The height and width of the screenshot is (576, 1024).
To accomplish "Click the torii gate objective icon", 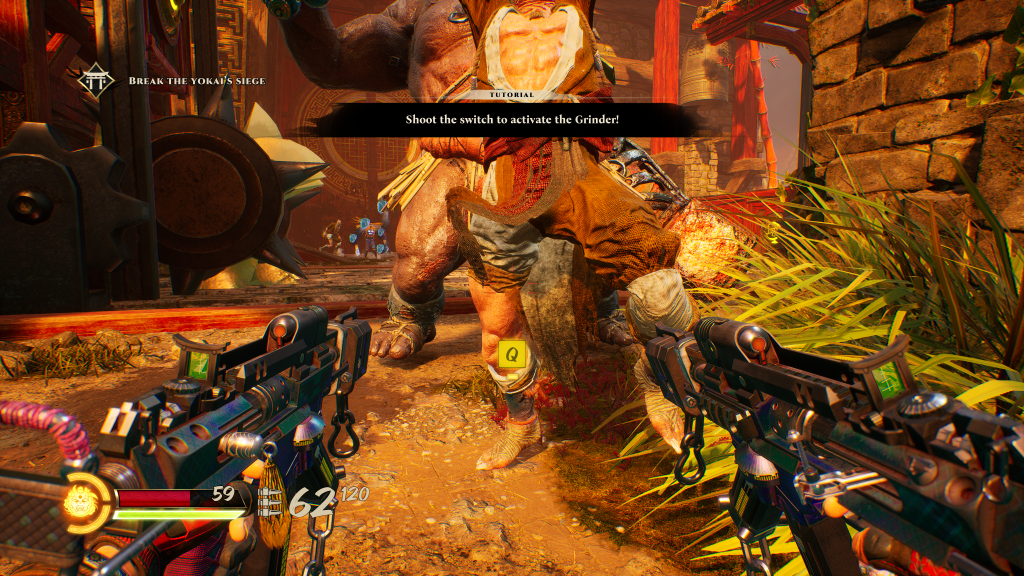I will (x=97, y=80).
